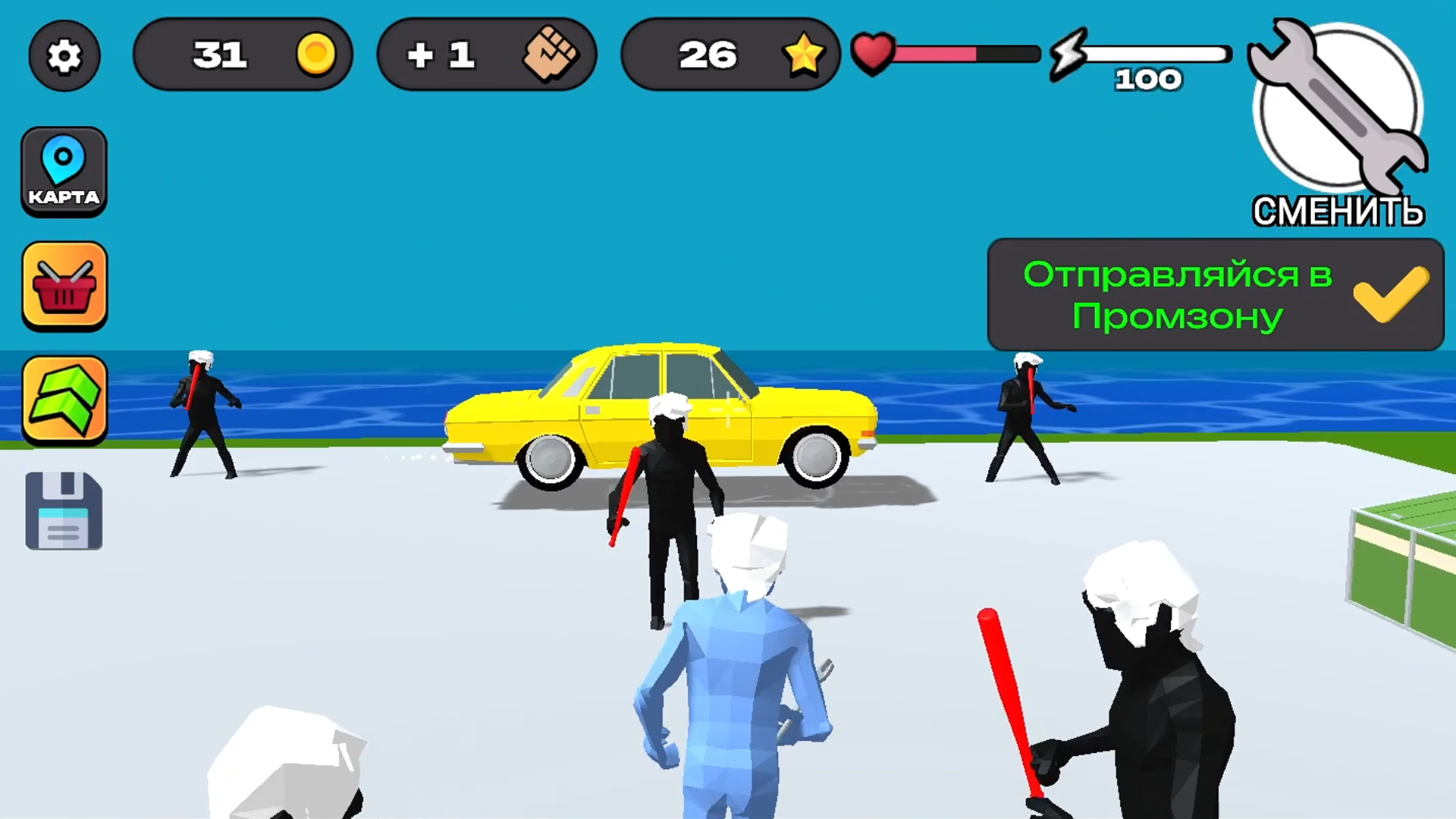
Task: Tap the gold coin currency icon
Action: coord(316,54)
